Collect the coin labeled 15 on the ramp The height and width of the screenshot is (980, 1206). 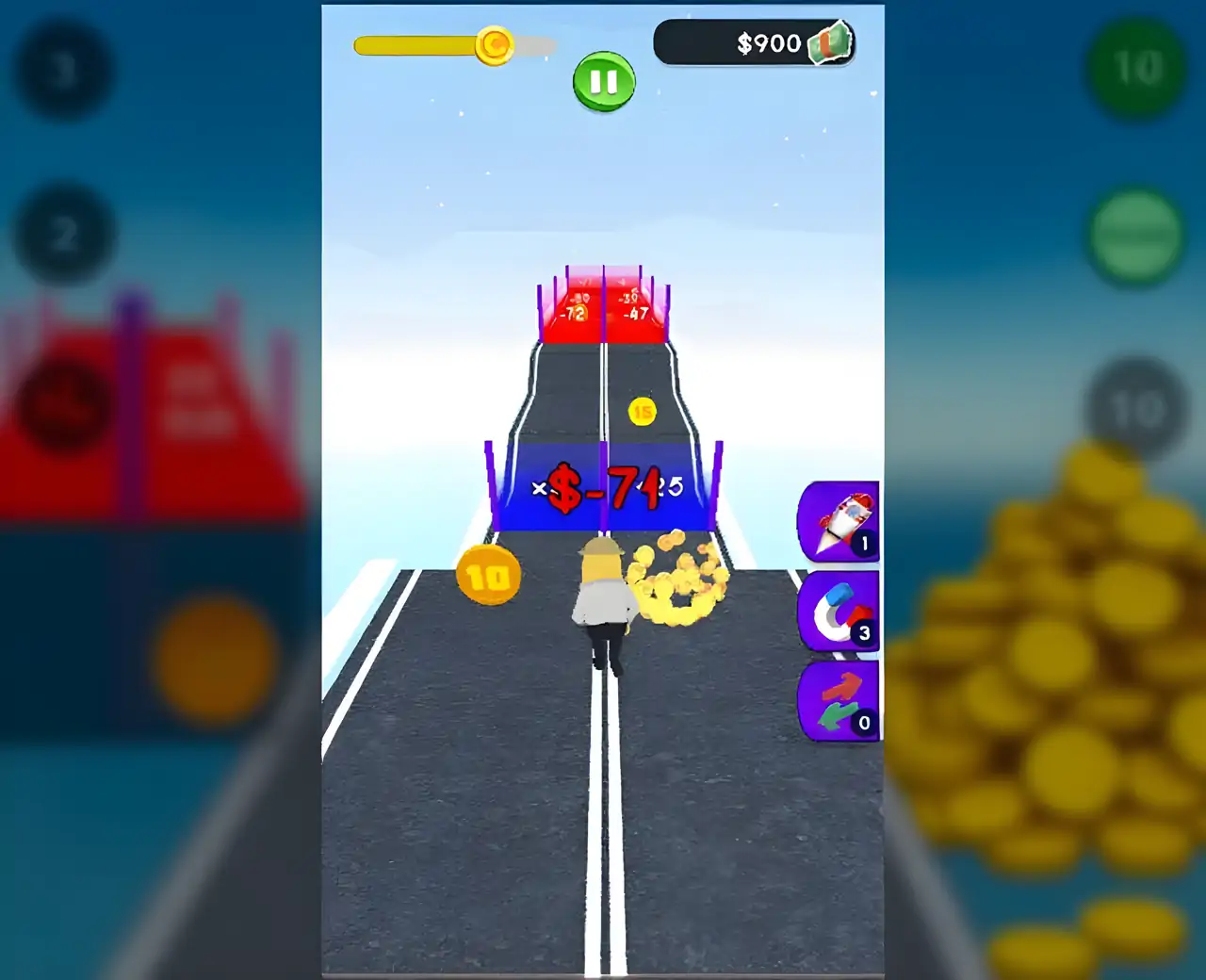tap(643, 413)
